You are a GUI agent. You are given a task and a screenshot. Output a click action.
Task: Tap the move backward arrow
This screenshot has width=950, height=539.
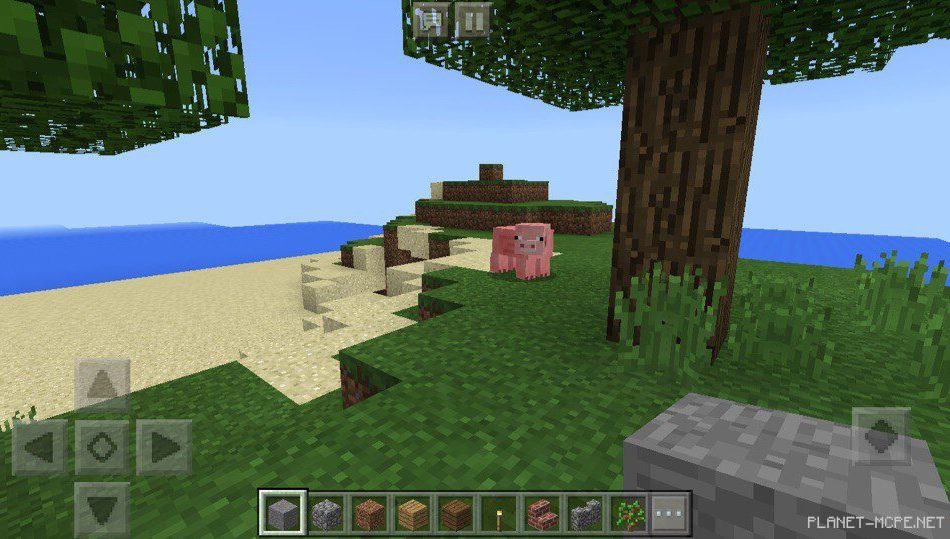(102, 507)
